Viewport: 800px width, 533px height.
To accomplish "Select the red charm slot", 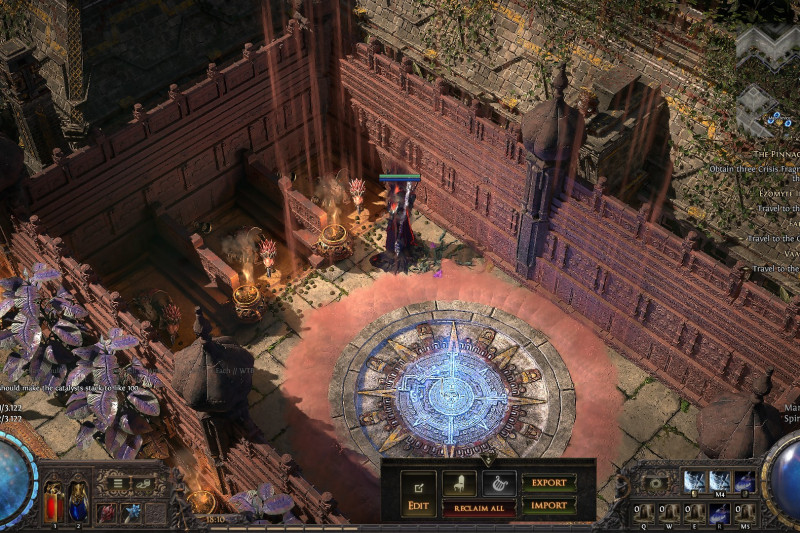I will click(x=106, y=513).
